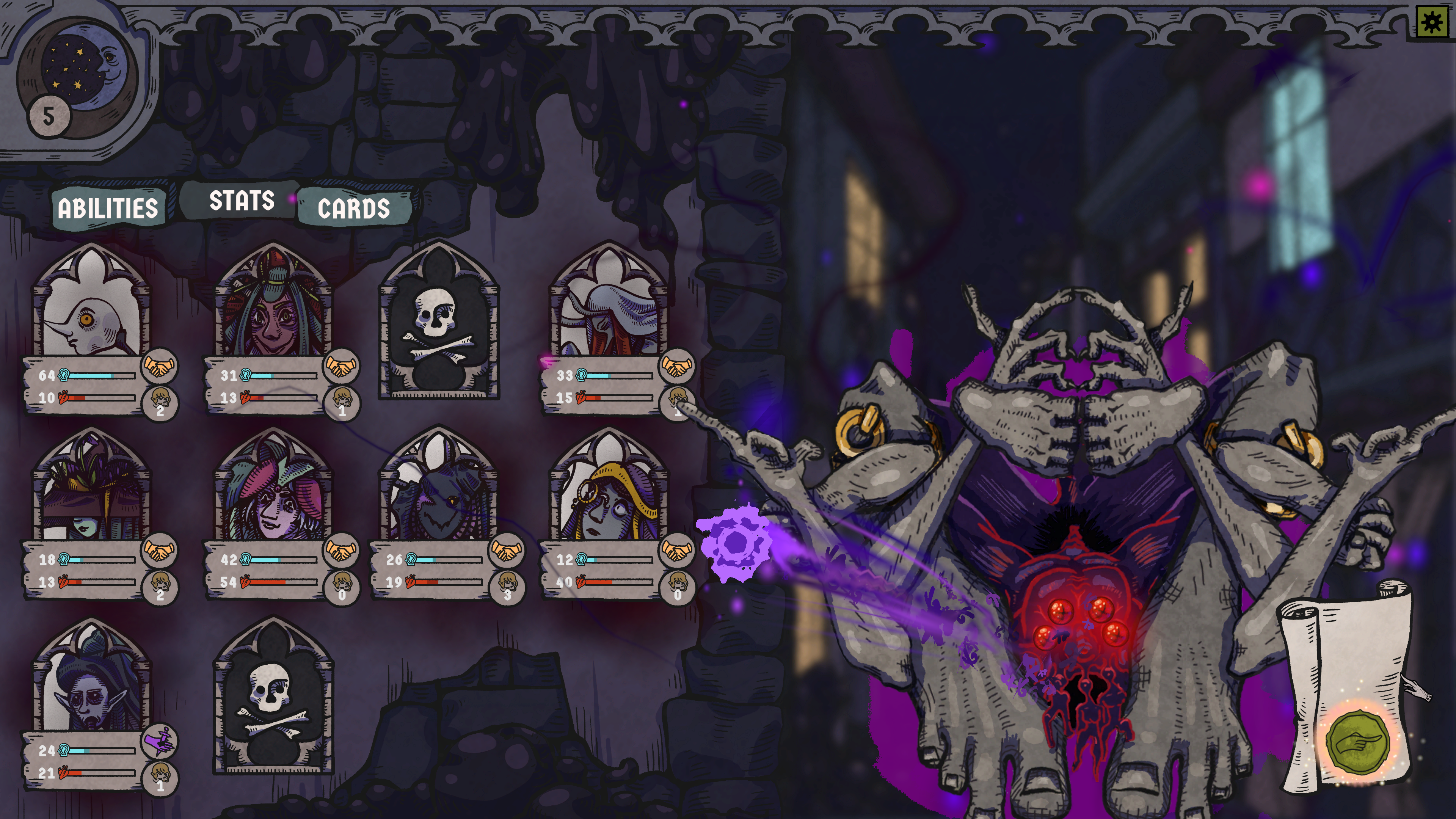Show the Cards tab
The width and height of the screenshot is (1456, 819).
pyautogui.click(x=354, y=208)
